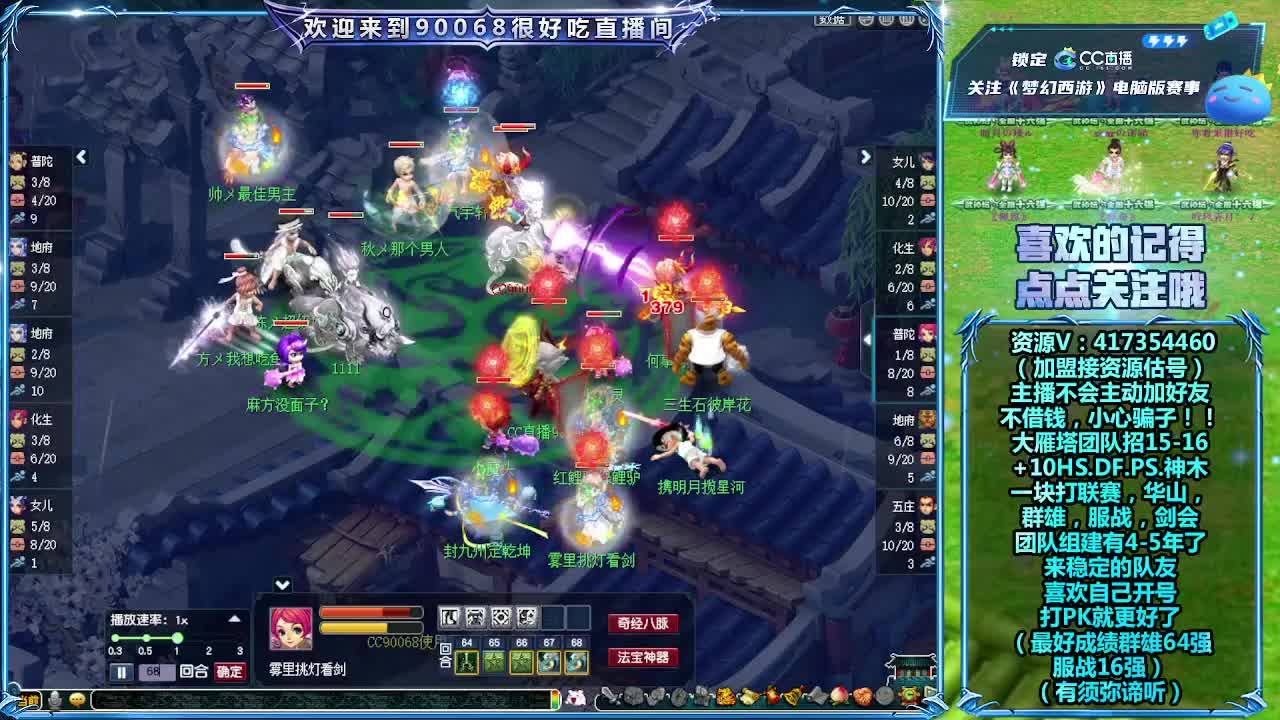Select the first skill icon in the ability bar
This screenshot has width=1280, height=720.
click(x=450, y=617)
